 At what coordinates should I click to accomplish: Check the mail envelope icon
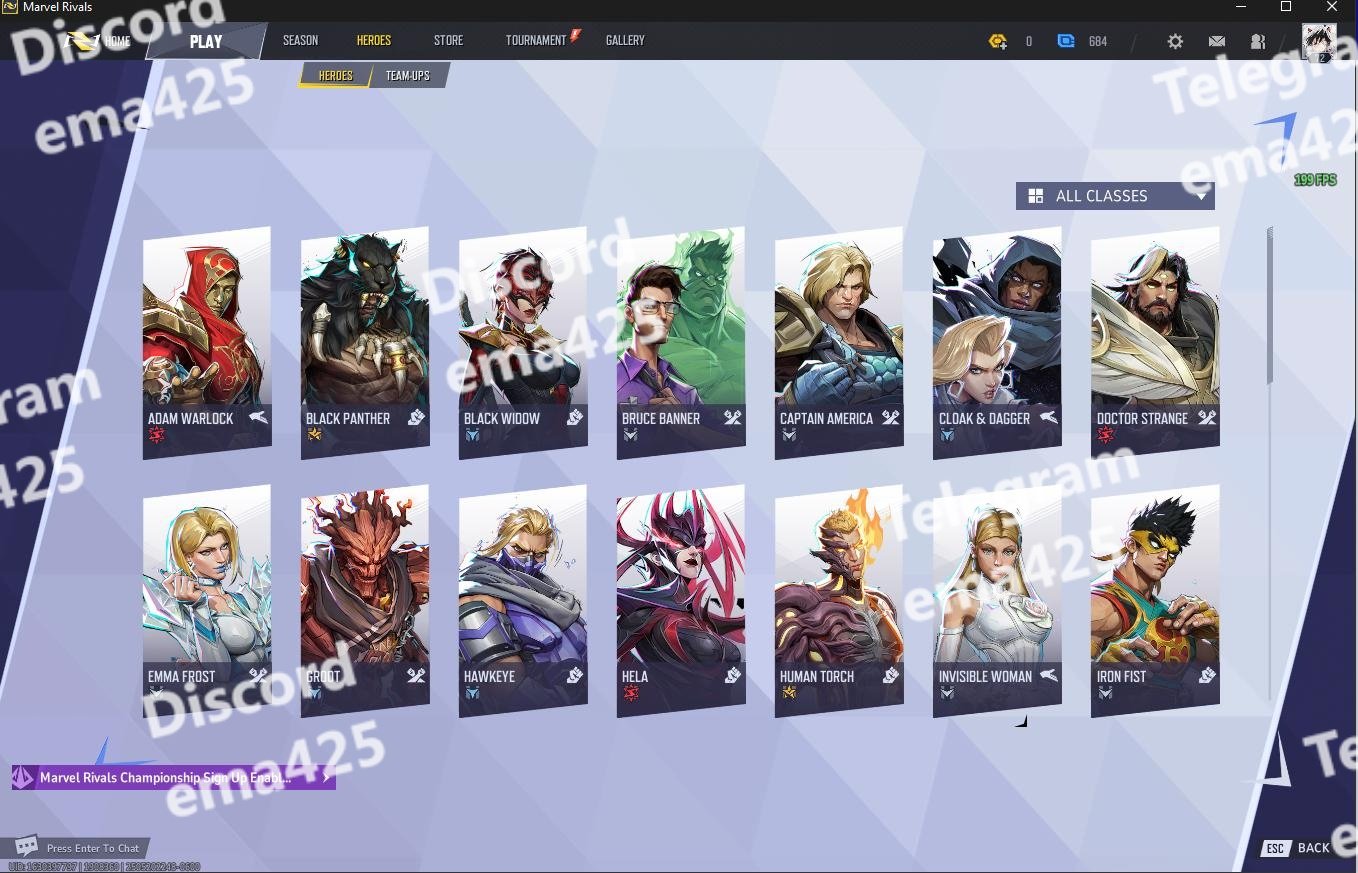point(1216,41)
